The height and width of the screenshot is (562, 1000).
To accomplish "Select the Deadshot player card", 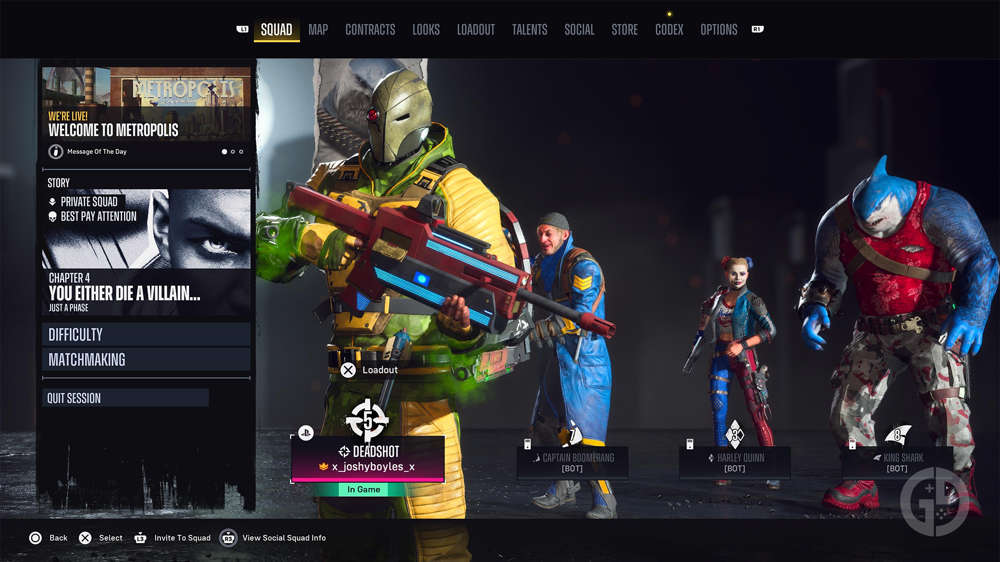I will coord(368,460).
